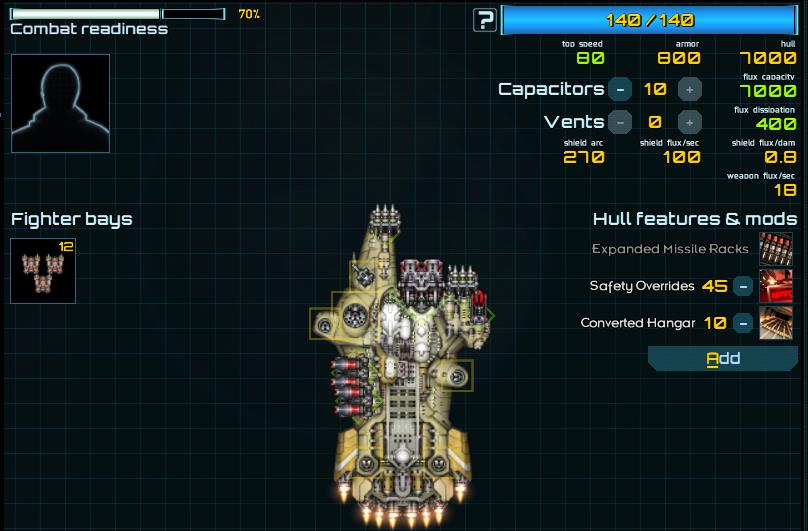Click the officer portrait silhouette
Screen dimensions: 808x531
(x=60, y=103)
